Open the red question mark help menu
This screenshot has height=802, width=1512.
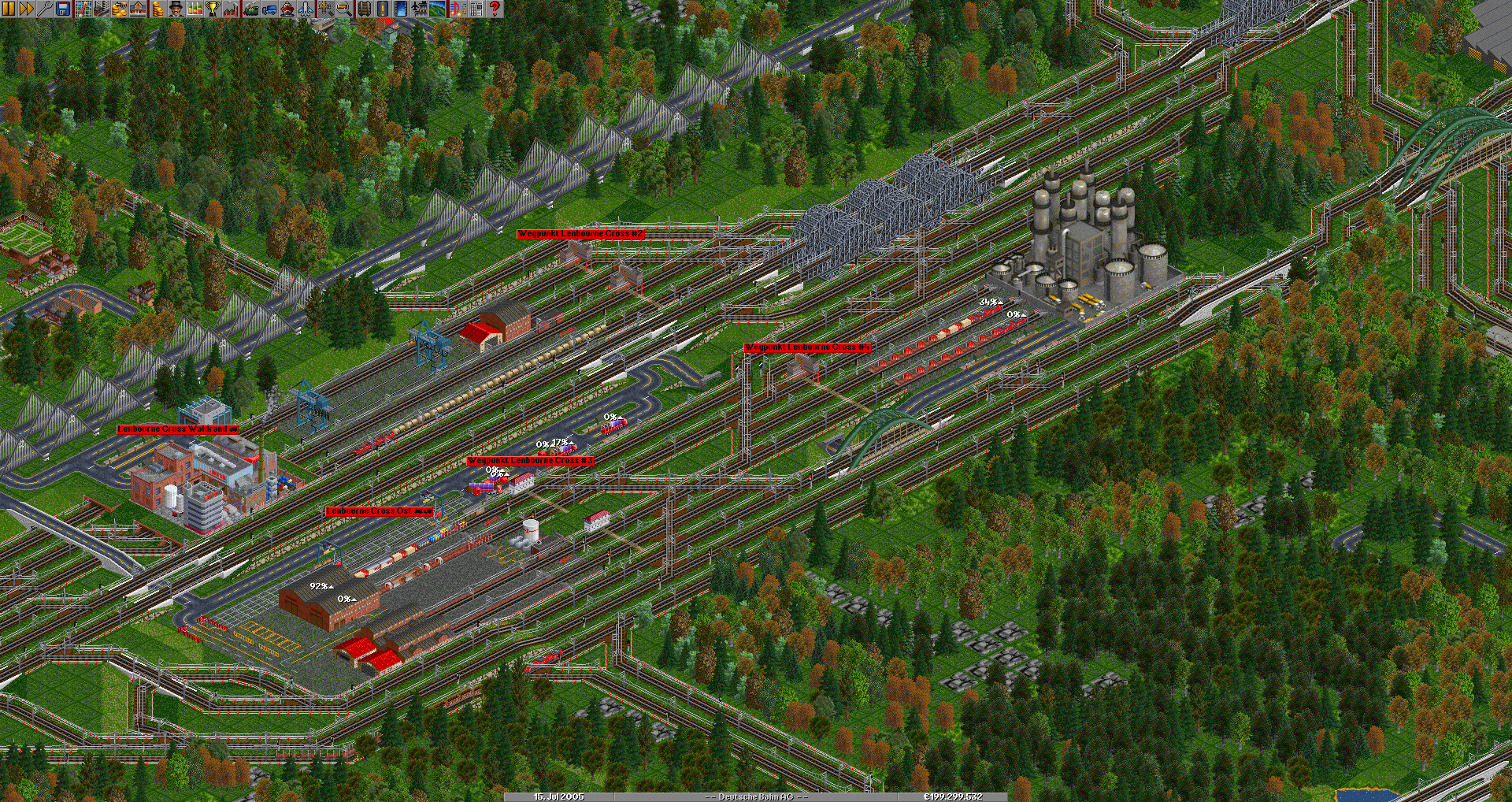[x=495, y=9]
